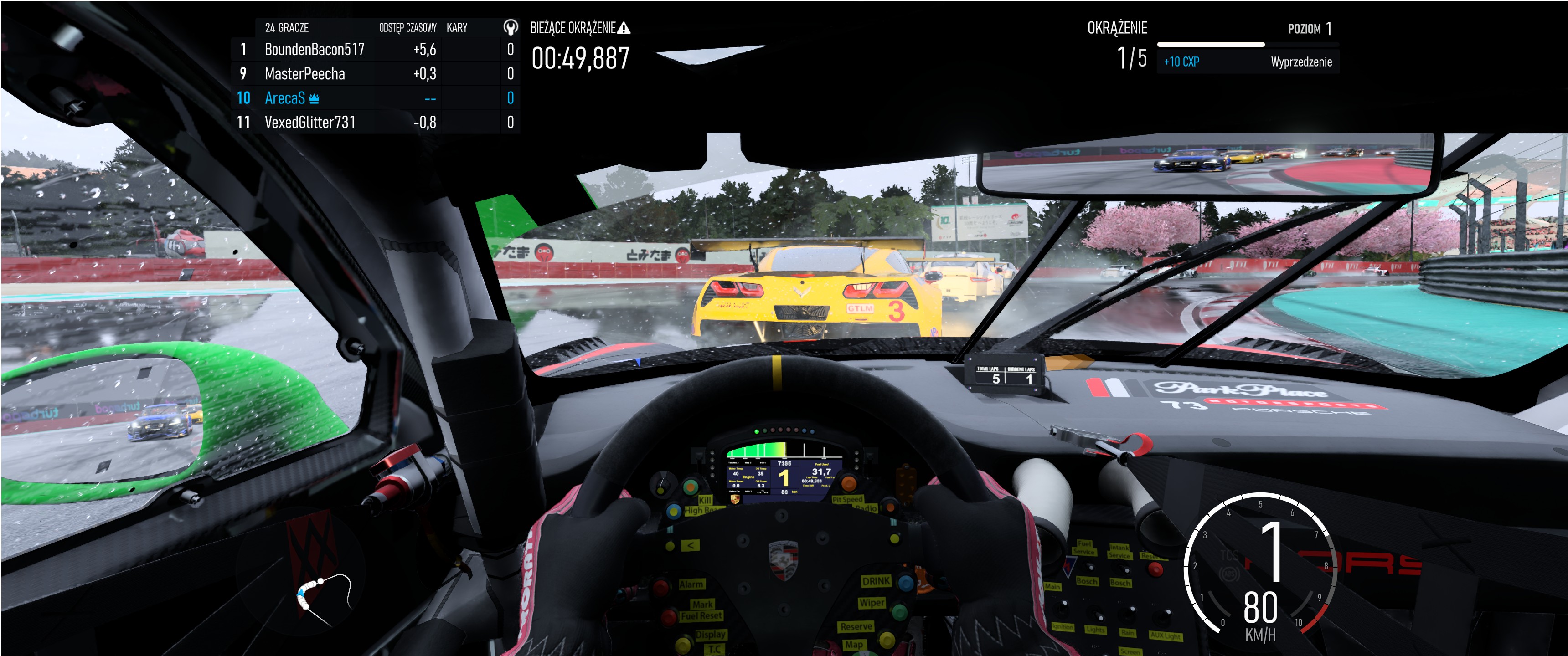Choose MasterPeecha in the standings list
1568x656 pixels.
pyautogui.click(x=374, y=74)
